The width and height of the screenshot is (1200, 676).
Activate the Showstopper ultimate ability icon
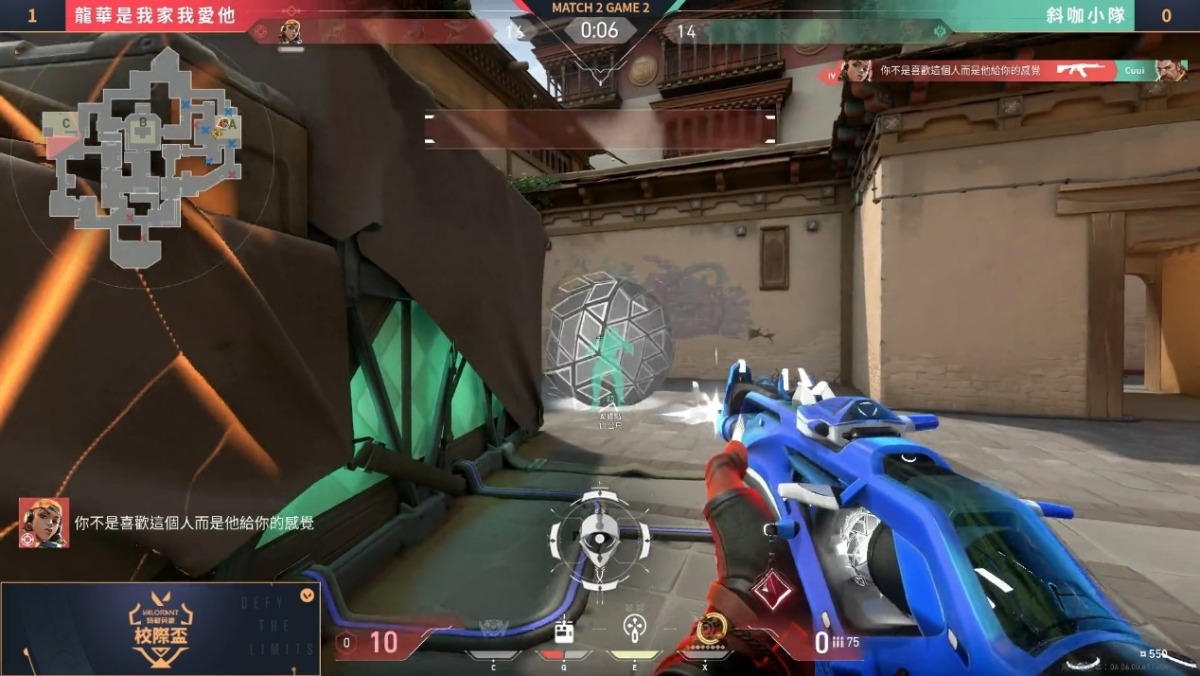click(710, 629)
